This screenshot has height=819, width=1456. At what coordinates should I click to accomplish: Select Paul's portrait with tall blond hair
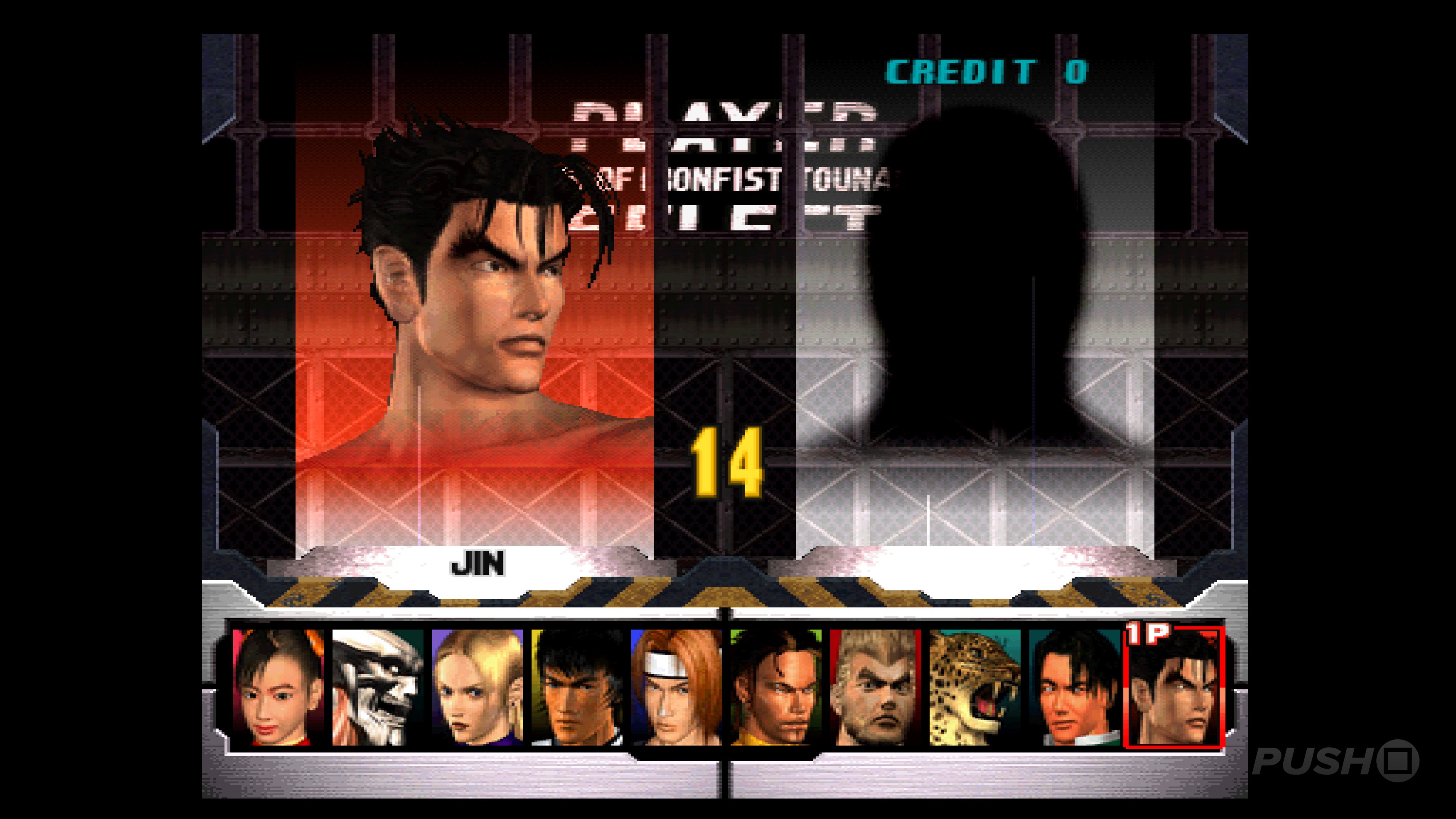pos(875,687)
